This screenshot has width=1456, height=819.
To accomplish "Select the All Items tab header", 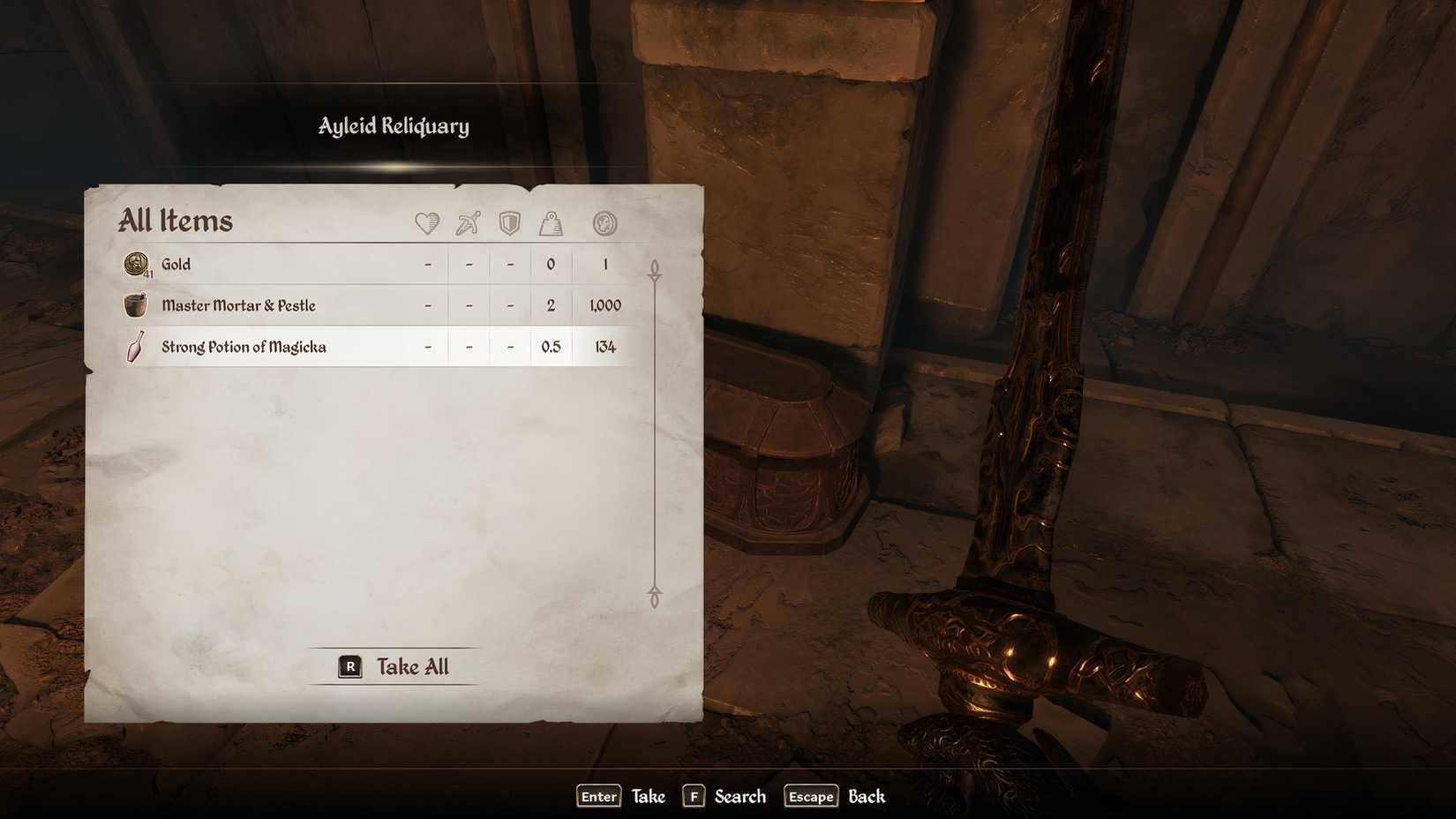I will point(175,221).
